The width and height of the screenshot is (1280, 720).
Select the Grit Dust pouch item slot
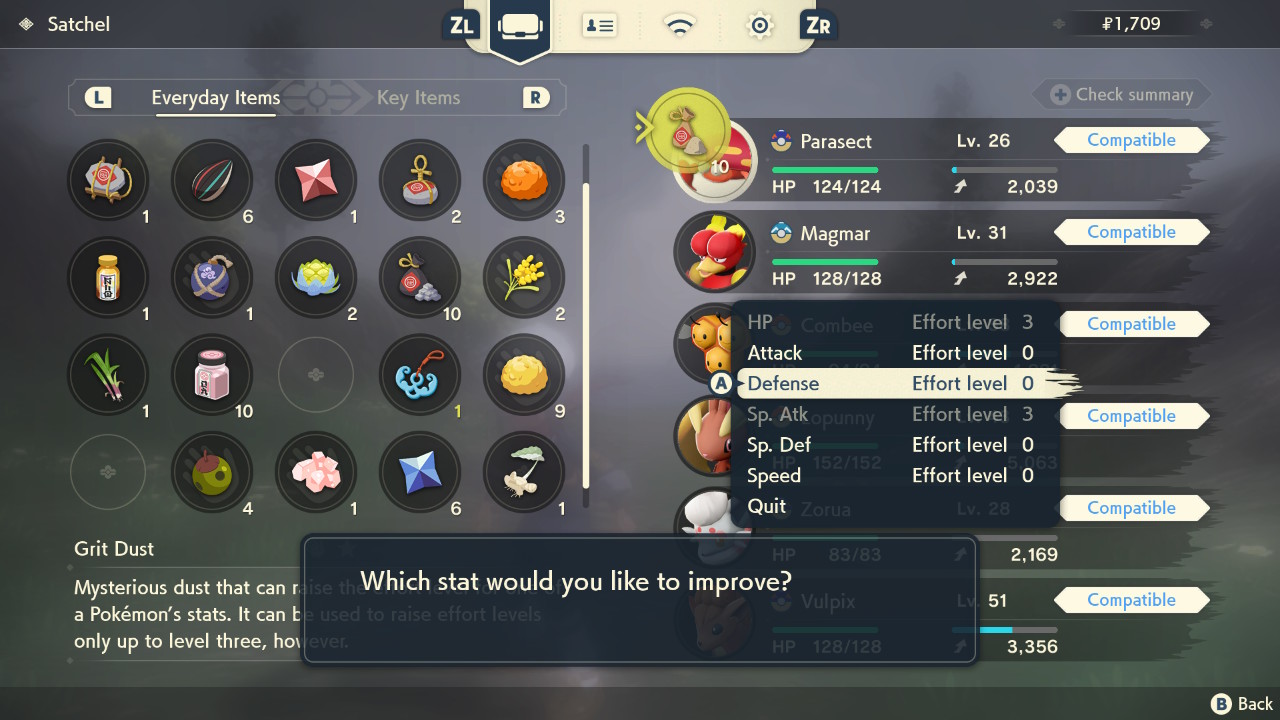(x=419, y=277)
